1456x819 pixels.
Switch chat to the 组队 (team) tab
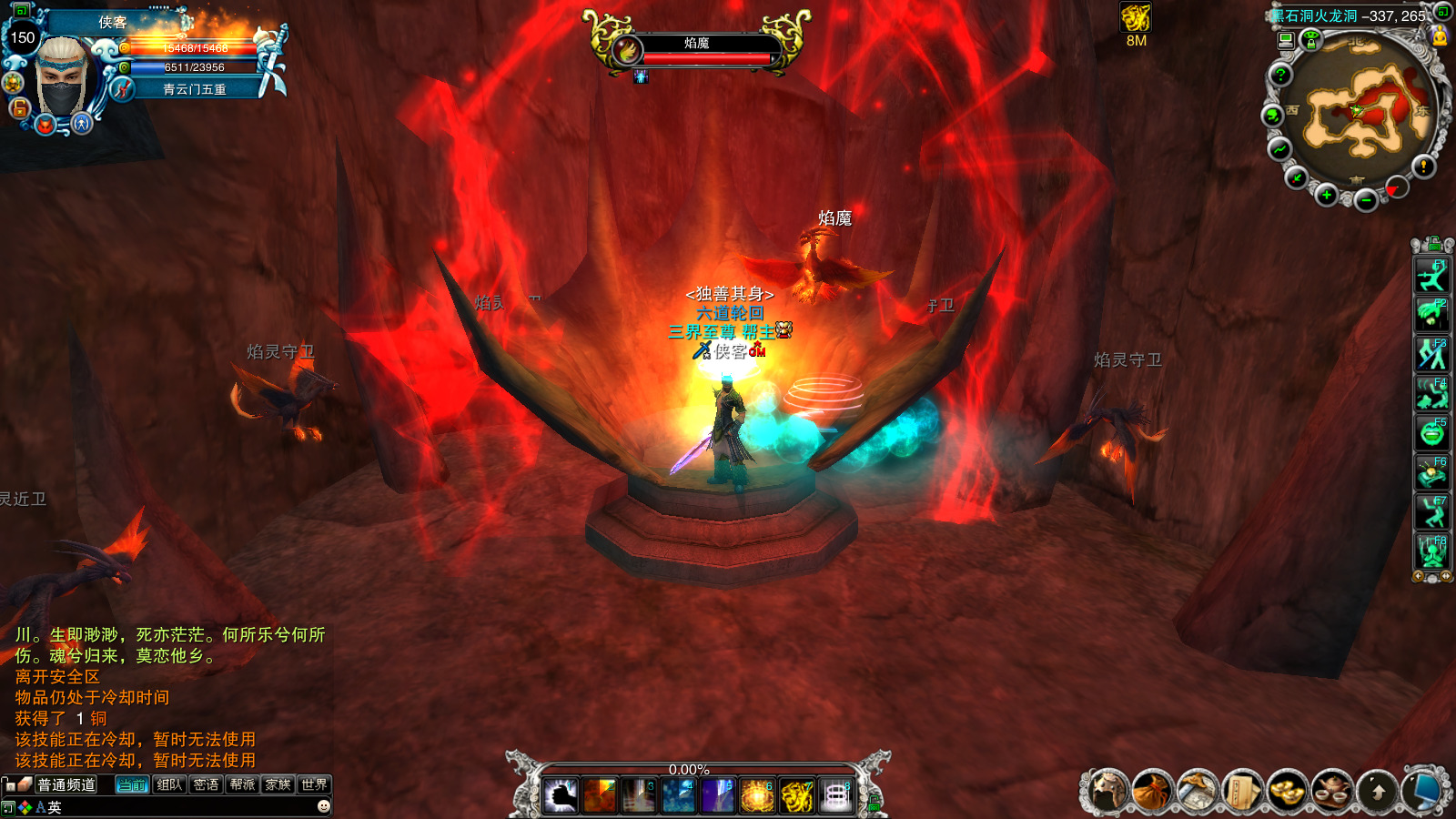point(169,784)
